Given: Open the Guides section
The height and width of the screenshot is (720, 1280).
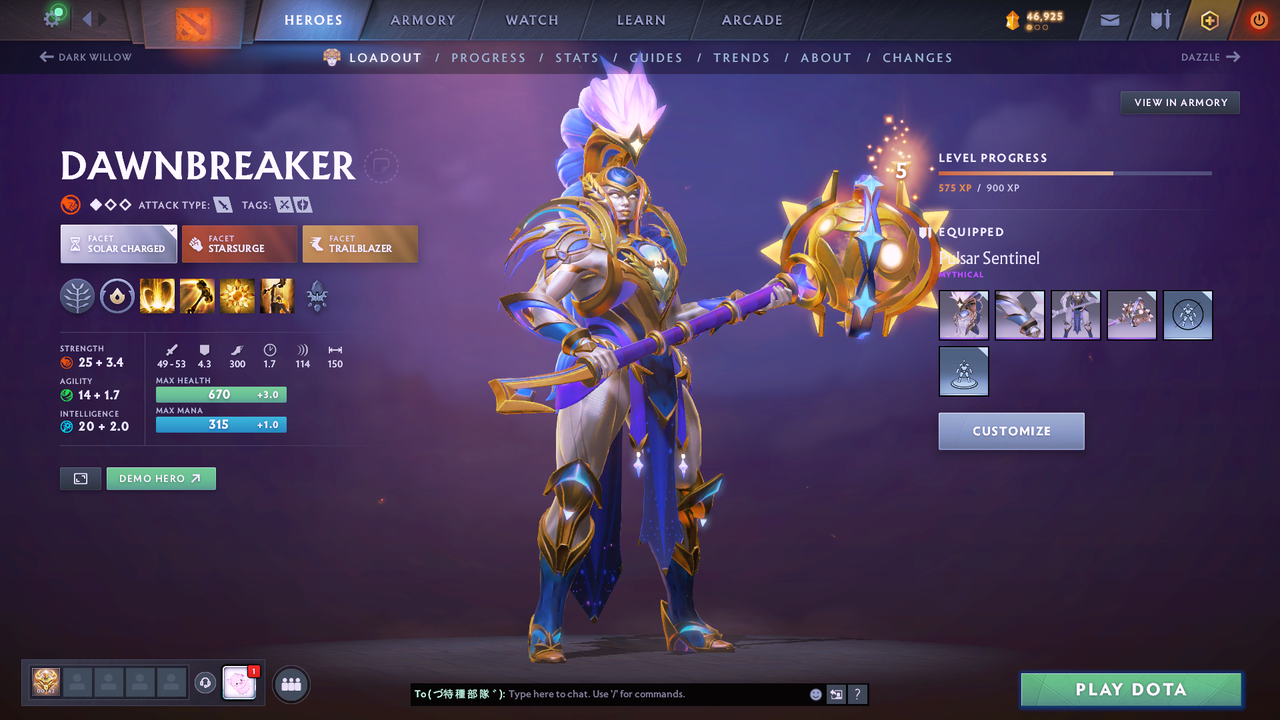Looking at the screenshot, I should tap(656, 58).
